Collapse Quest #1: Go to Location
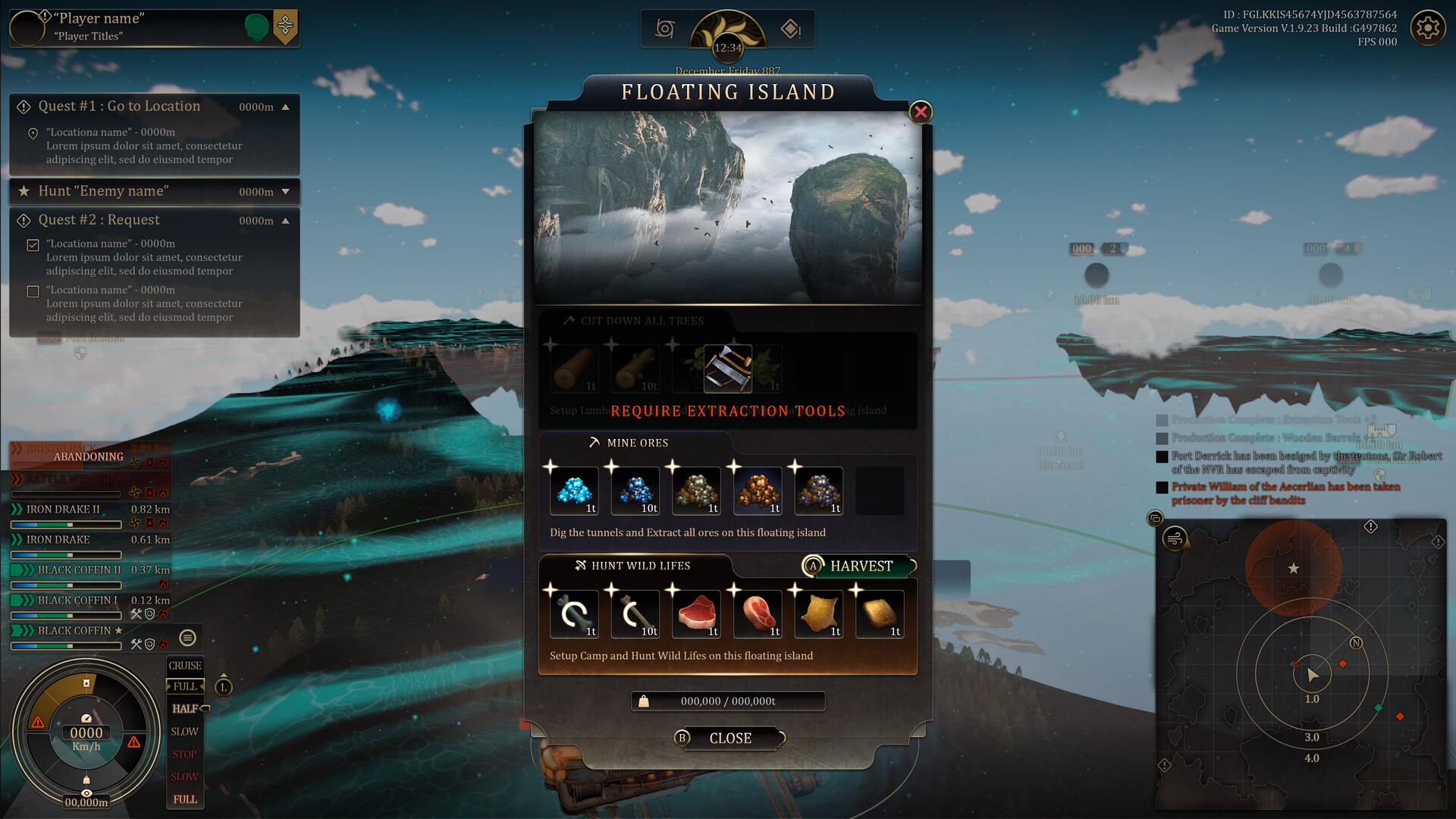This screenshot has height=819, width=1456. pyautogui.click(x=287, y=107)
